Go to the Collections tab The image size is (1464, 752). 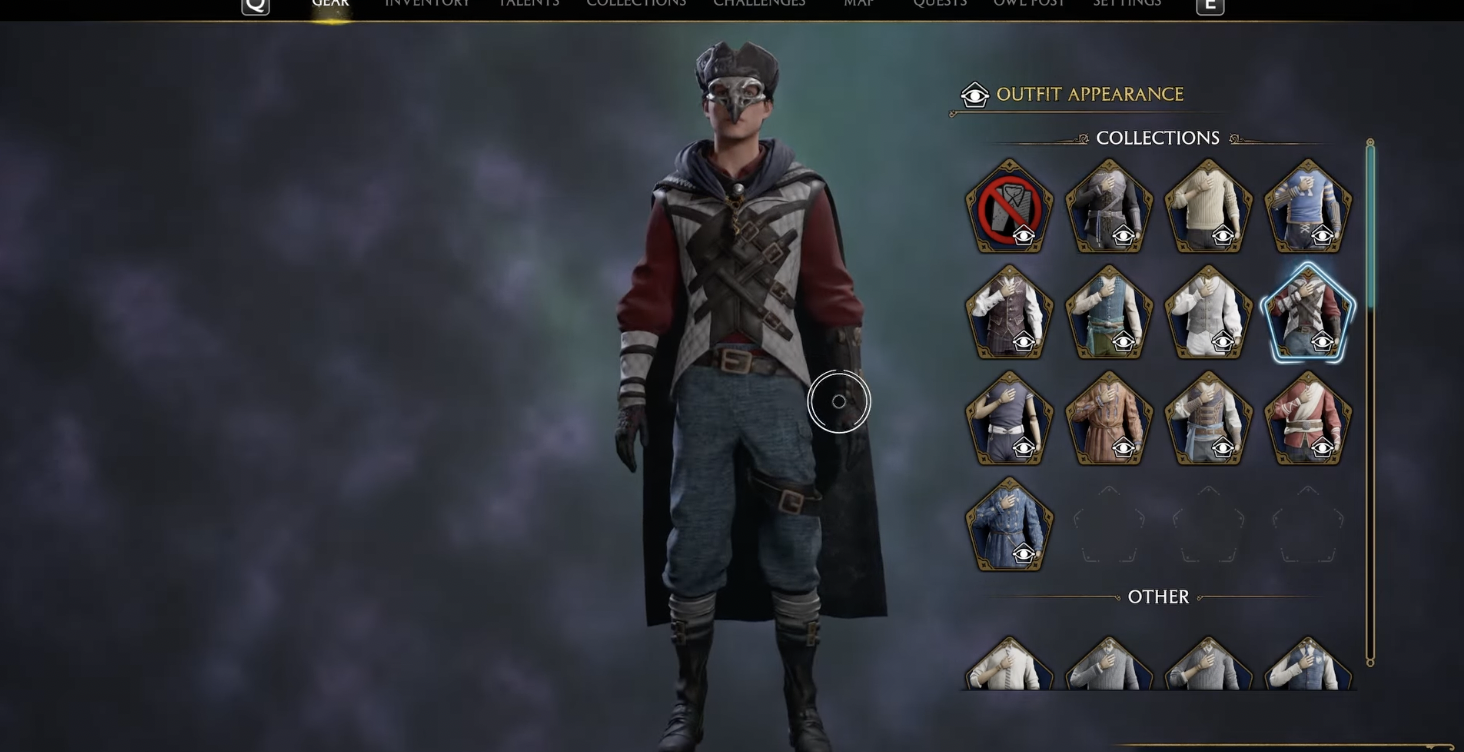[636, 4]
